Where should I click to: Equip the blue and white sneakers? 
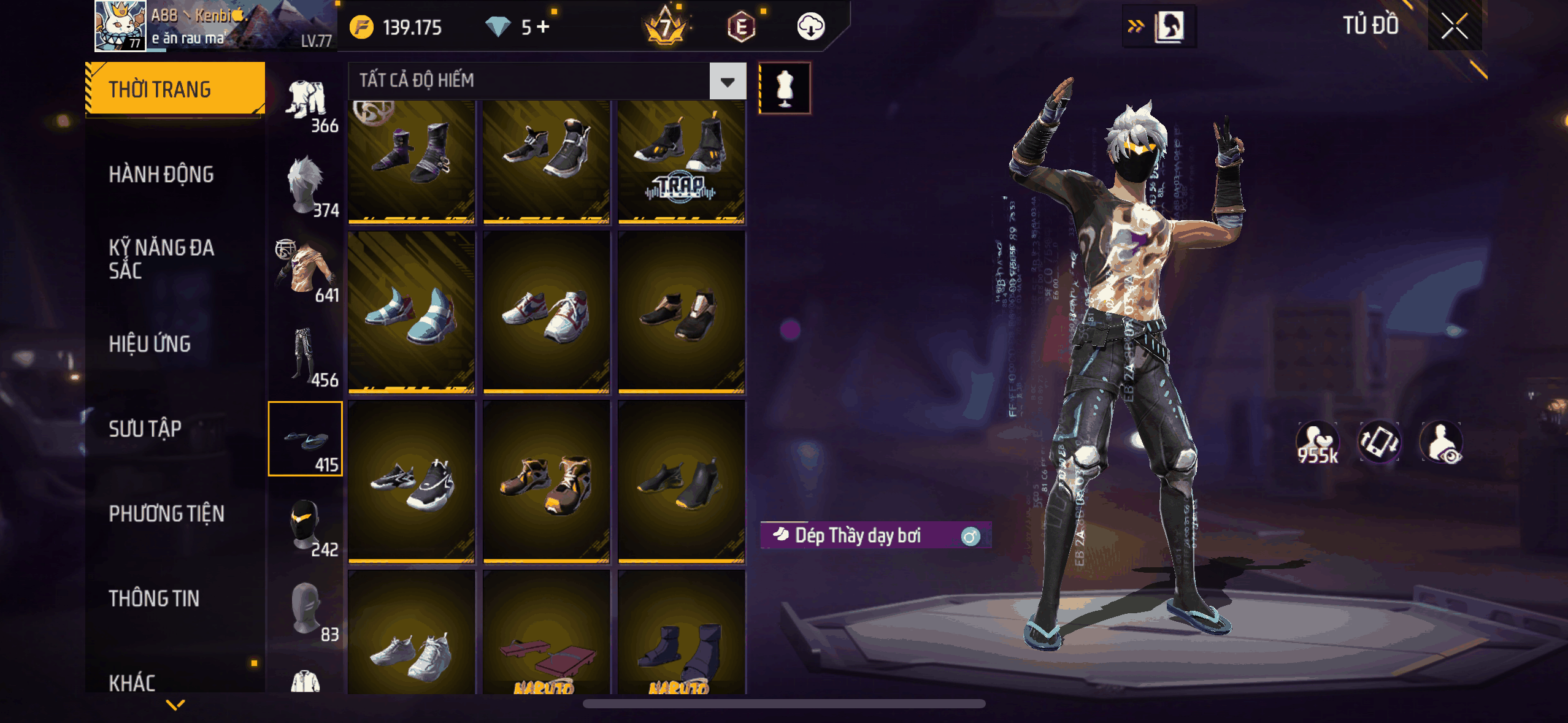412,312
